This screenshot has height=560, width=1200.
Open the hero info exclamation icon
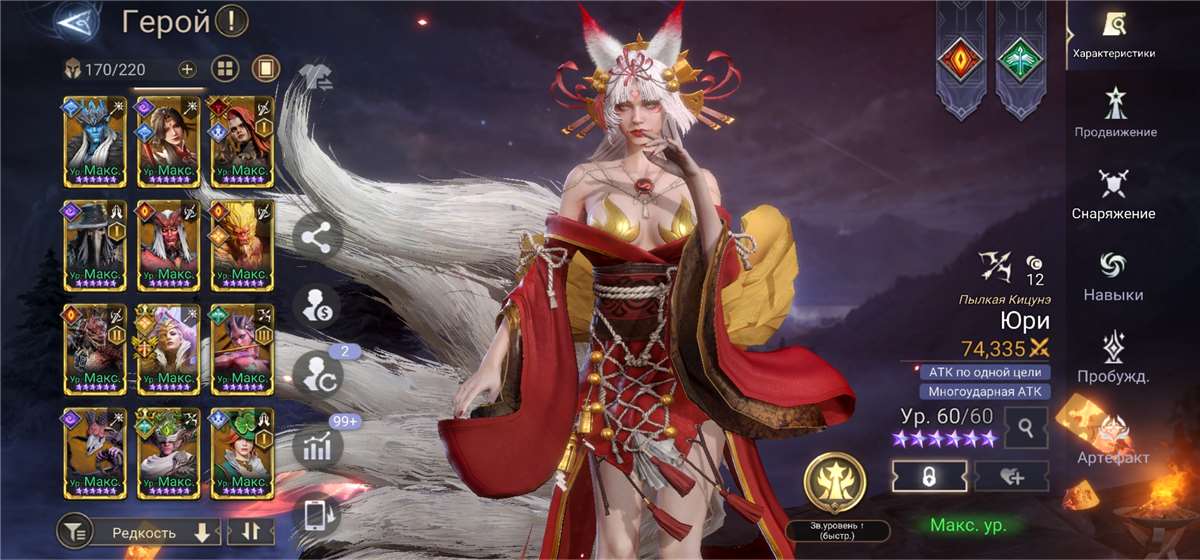pyautogui.click(x=232, y=20)
